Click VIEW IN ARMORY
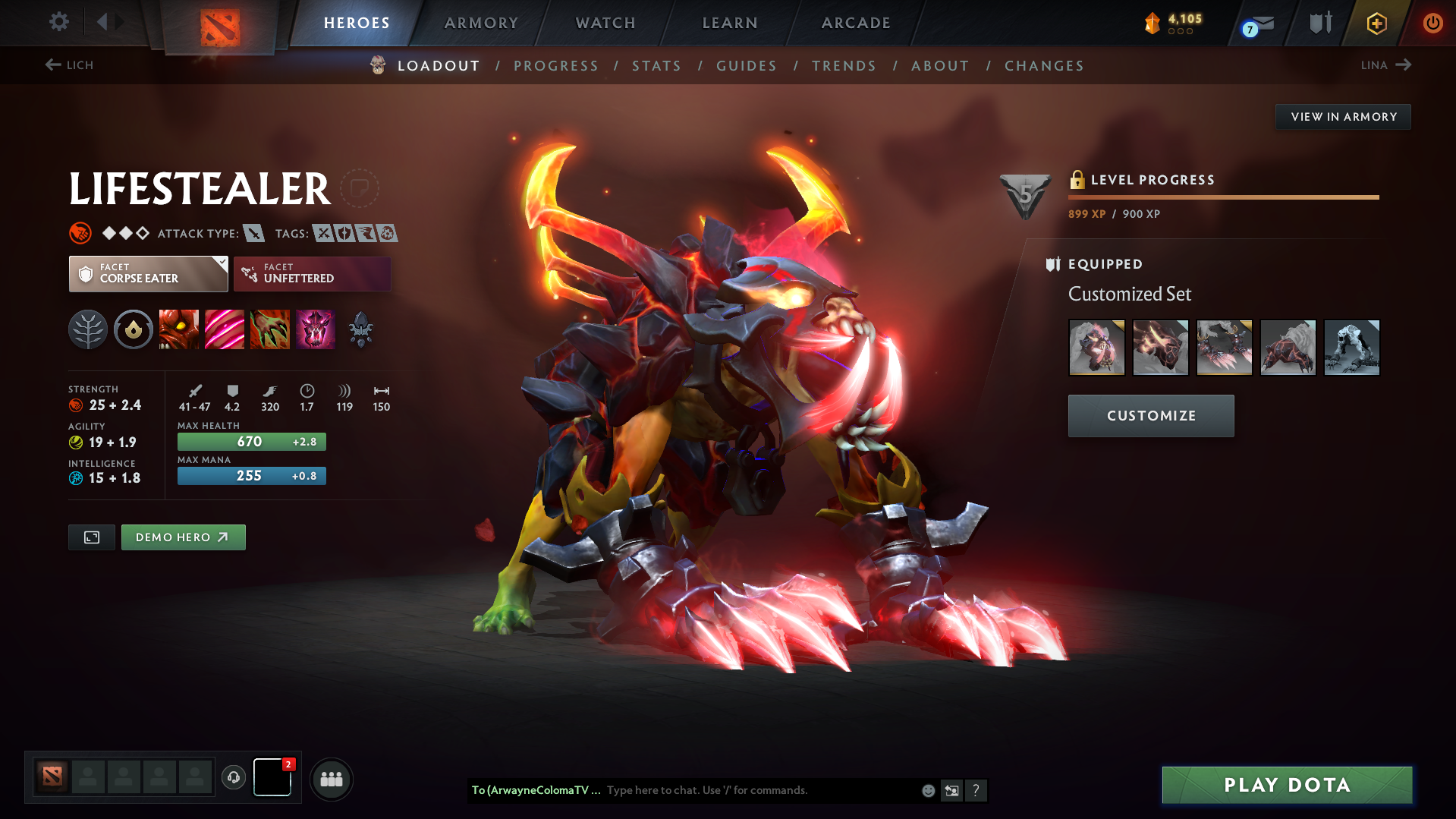This screenshot has width=1456, height=819. pyautogui.click(x=1343, y=116)
